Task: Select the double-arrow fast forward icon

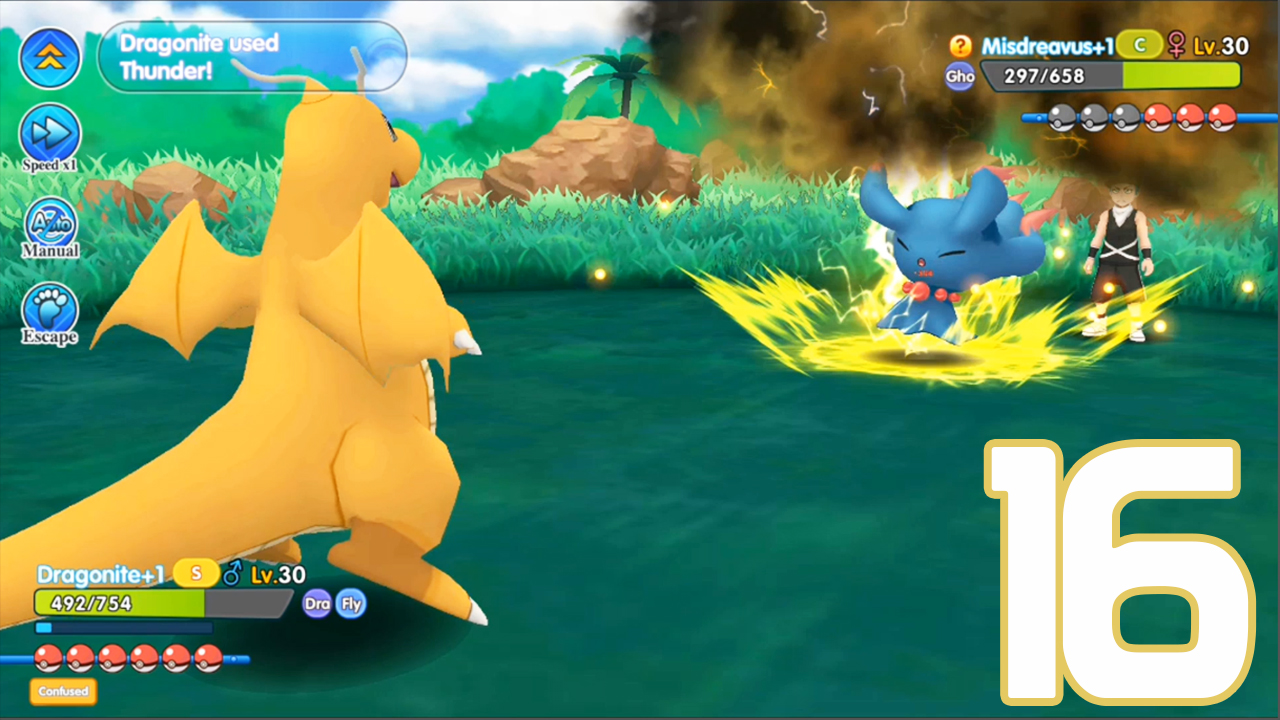Action: (x=50, y=57)
